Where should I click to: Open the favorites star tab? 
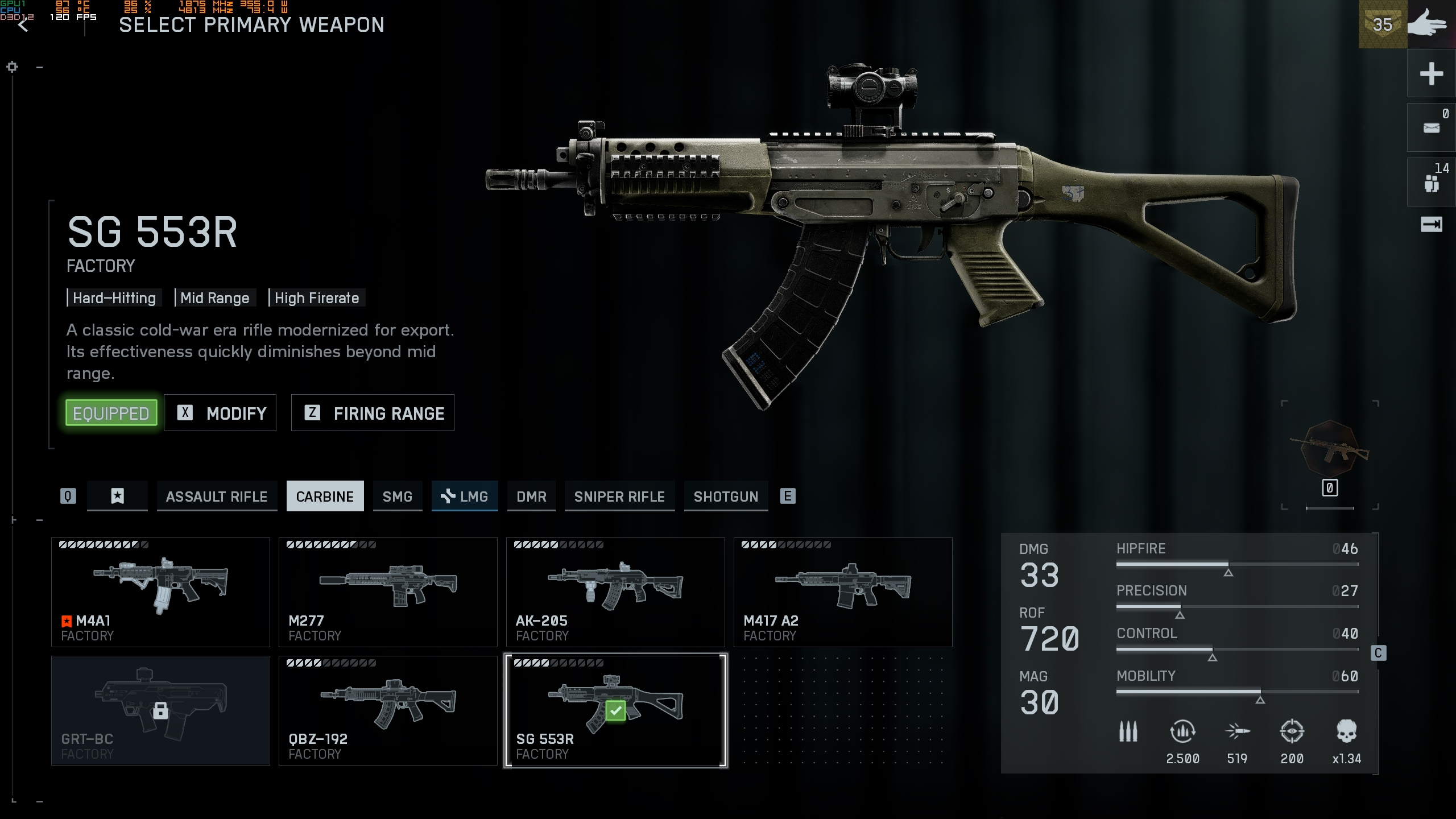click(117, 497)
